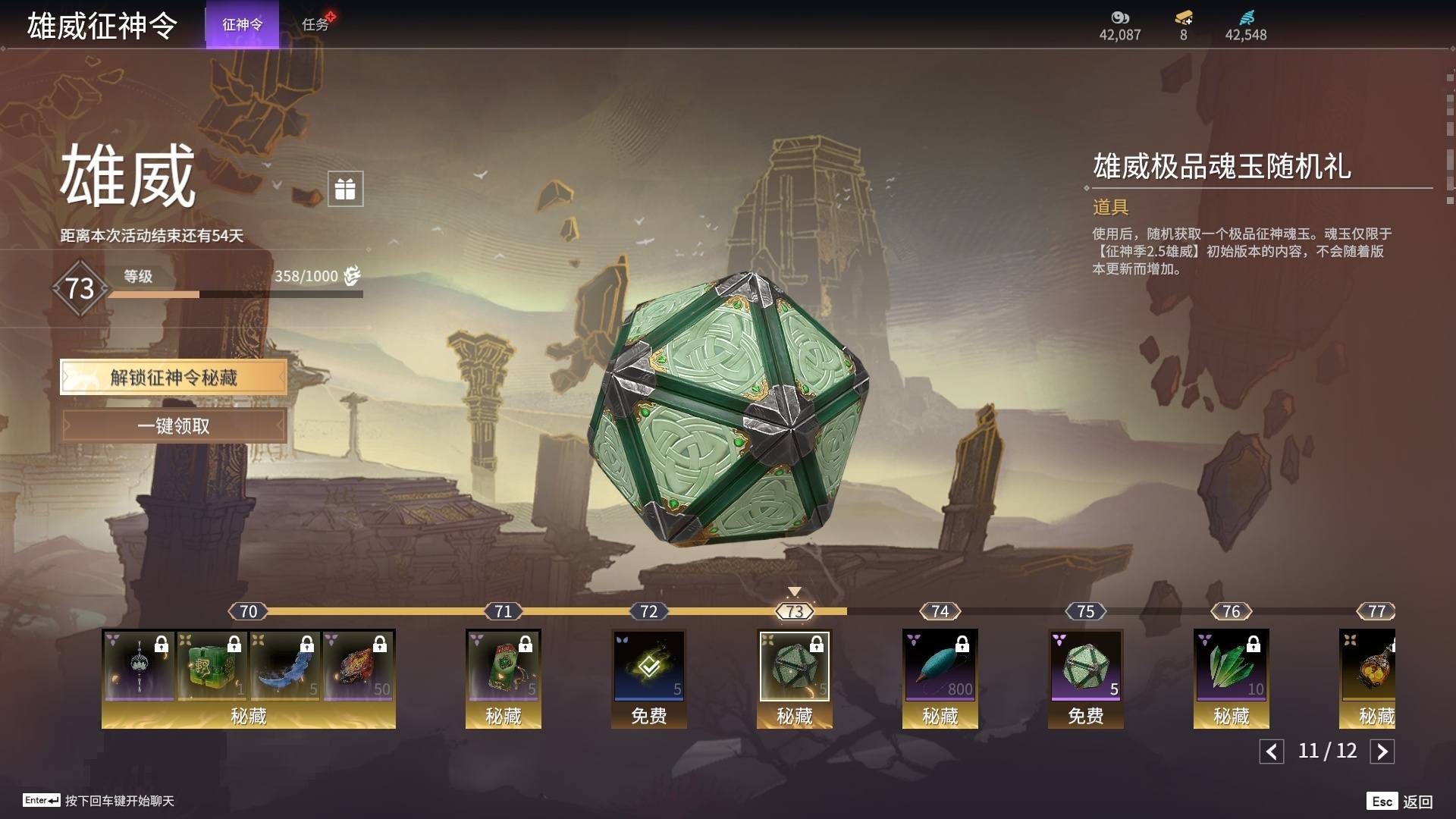Select the level 72 free reward with checkmark
The height and width of the screenshot is (819, 1456).
[648, 666]
